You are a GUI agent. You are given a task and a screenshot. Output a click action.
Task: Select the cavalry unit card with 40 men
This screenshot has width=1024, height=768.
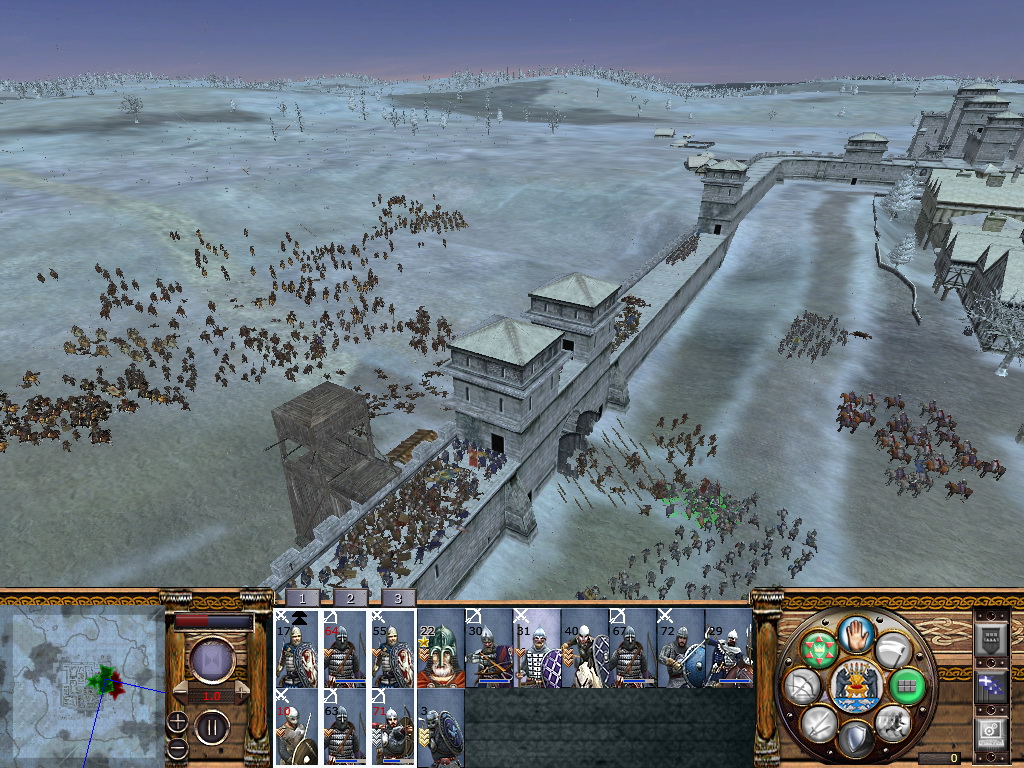585,650
